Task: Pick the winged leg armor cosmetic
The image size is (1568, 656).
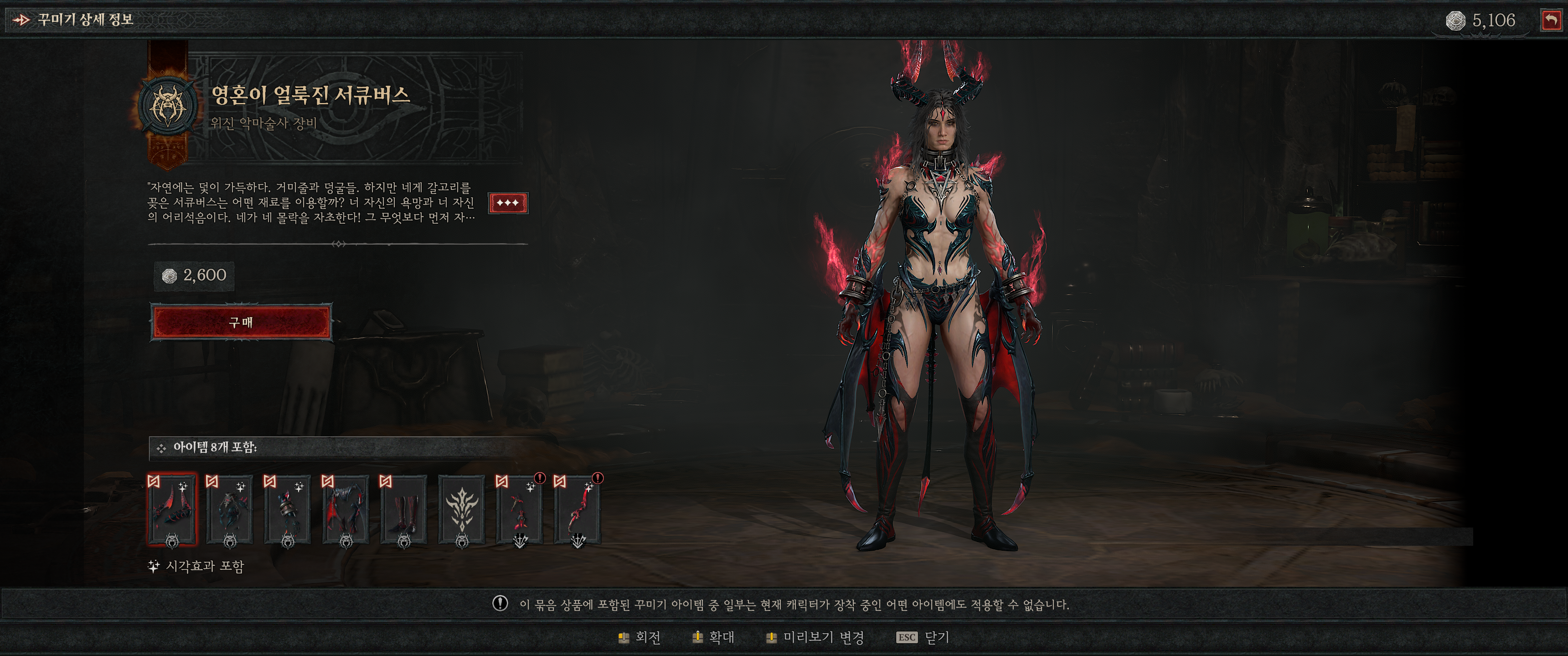Action: coord(345,509)
